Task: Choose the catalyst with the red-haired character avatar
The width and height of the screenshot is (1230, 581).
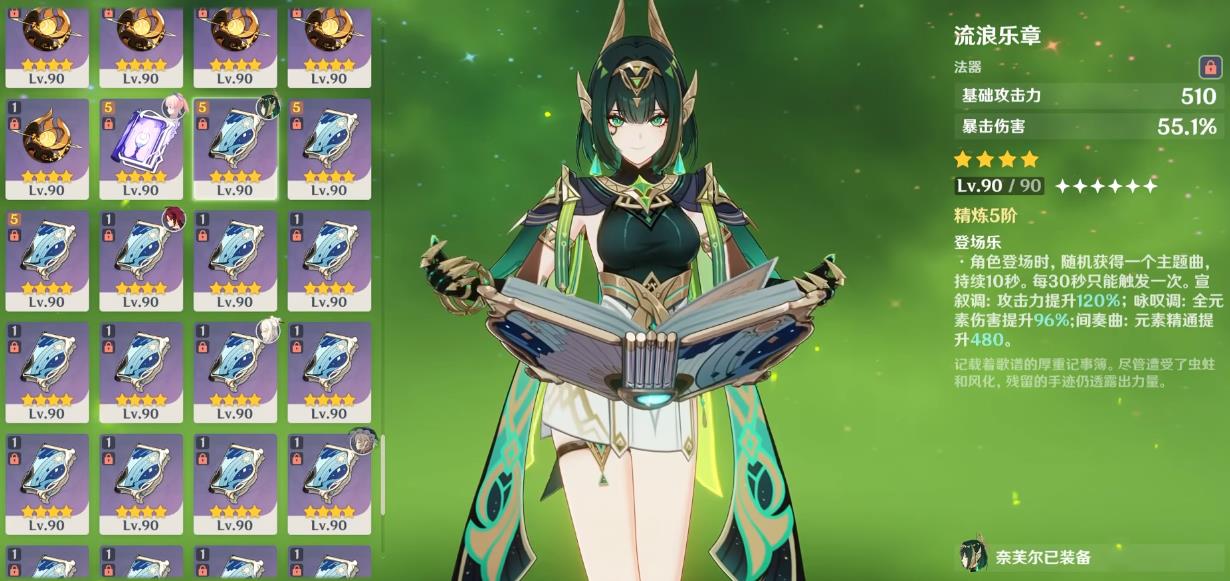Action: pyautogui.click(x=140, y=260)
